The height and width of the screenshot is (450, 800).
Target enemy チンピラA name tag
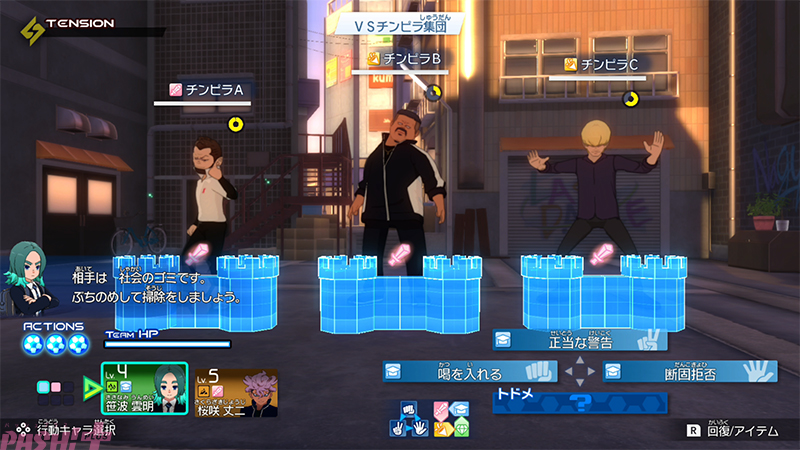(x=208, y=90)
